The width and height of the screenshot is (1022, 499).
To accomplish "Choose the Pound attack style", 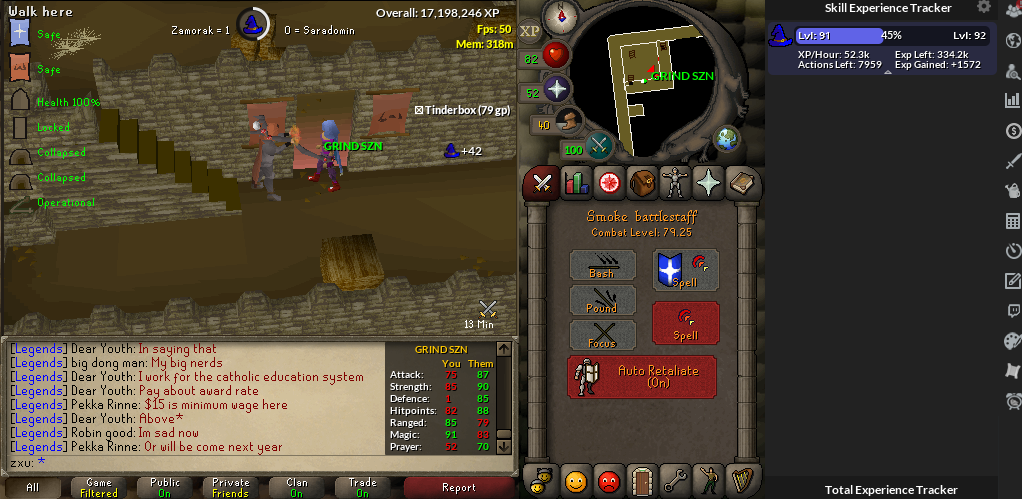I will (x=602, y=300).
